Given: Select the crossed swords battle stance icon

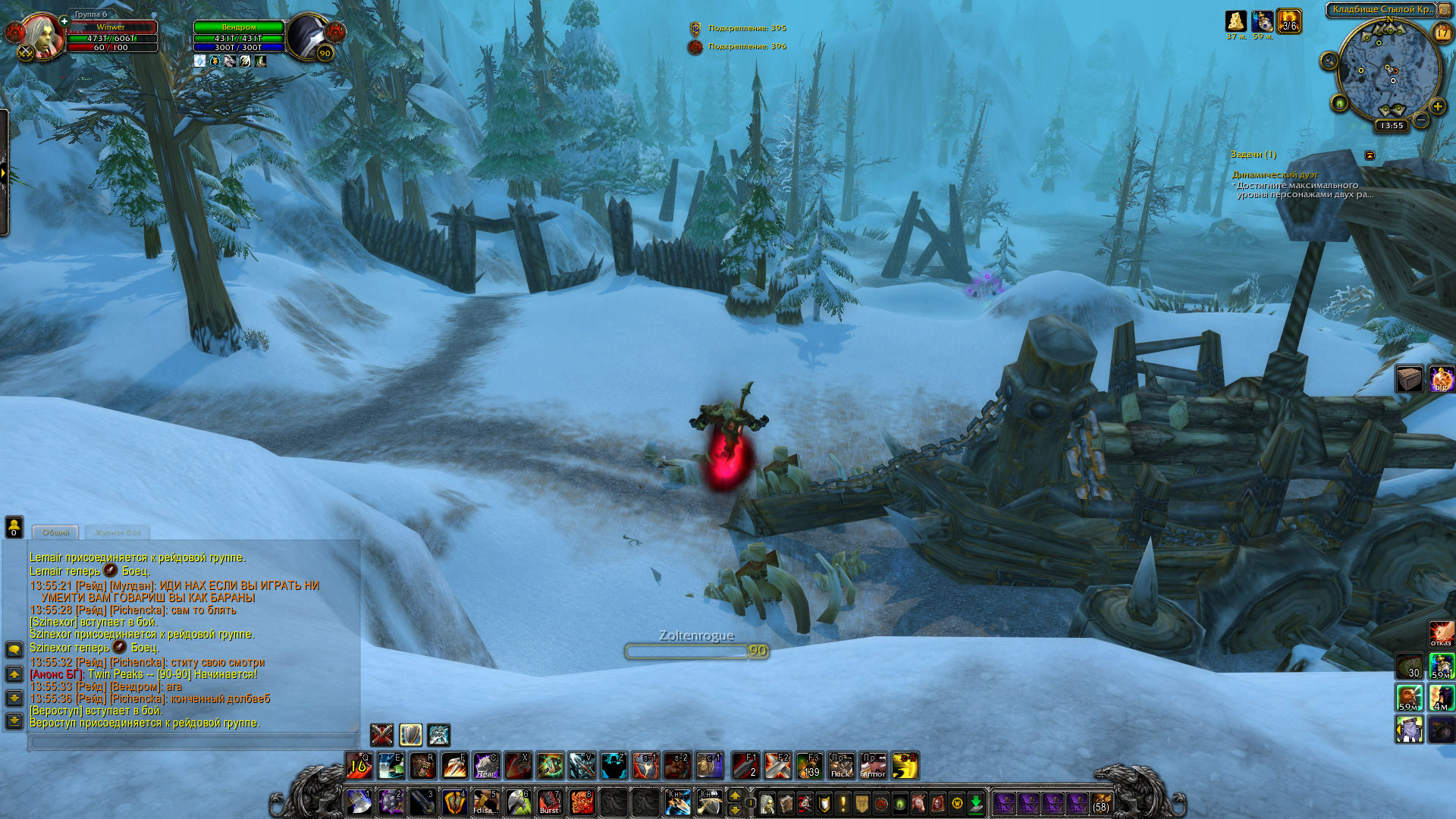Looking at the screenshot, I should [381, 734].
